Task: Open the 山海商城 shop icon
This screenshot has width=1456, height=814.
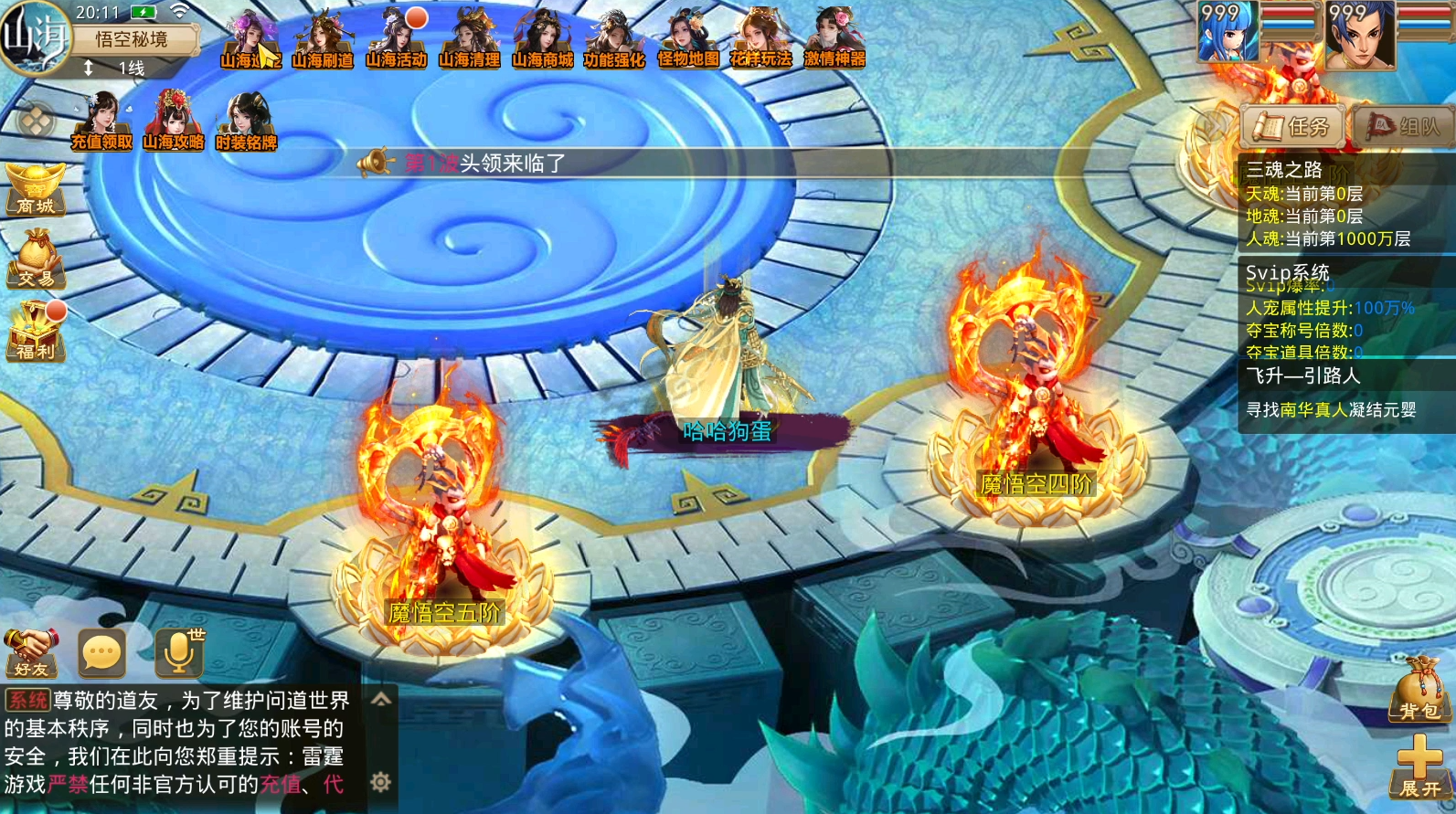Action: [x=542, y=40]
